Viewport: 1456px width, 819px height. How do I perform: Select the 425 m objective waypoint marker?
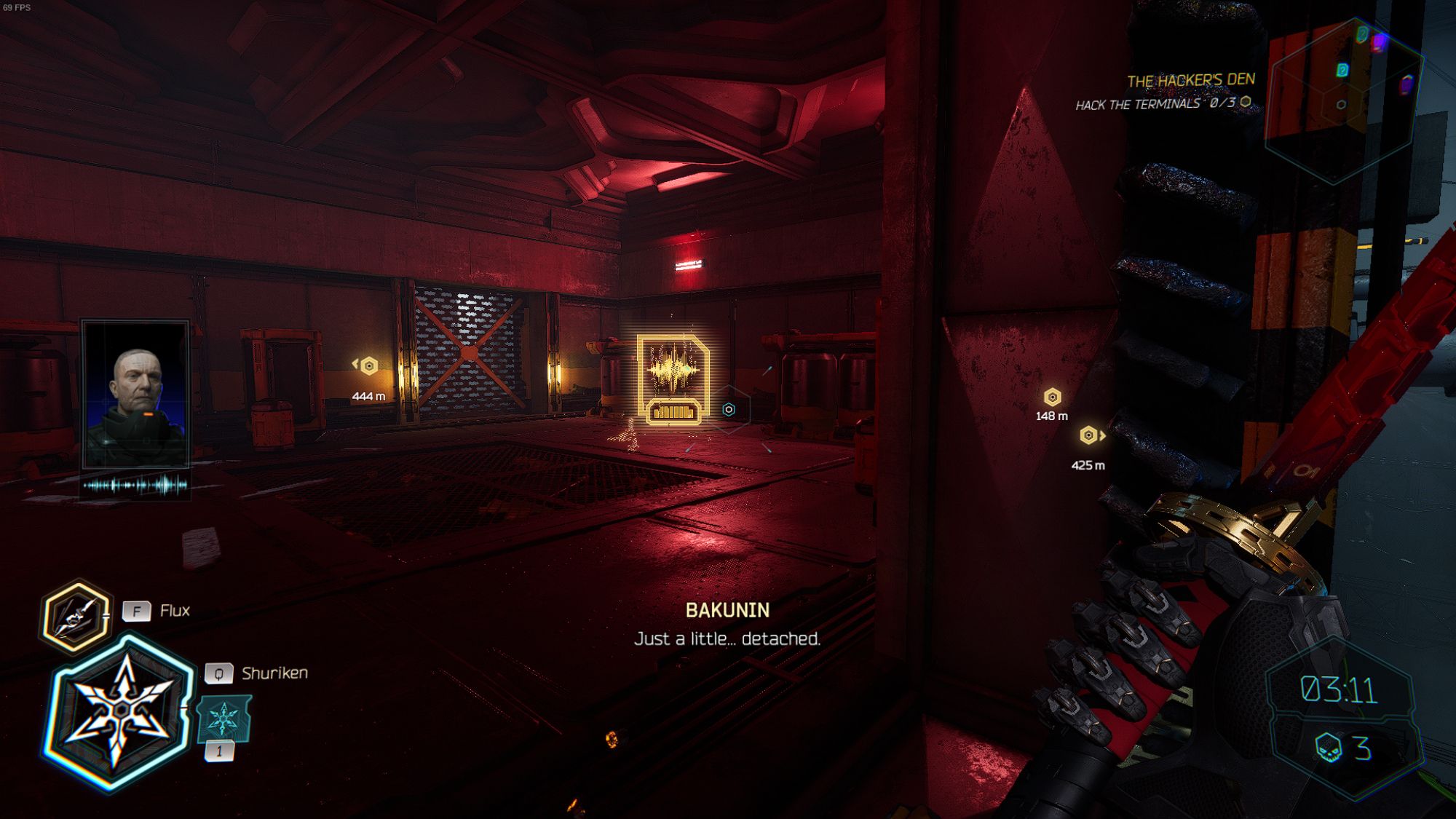pos(1088,435)
